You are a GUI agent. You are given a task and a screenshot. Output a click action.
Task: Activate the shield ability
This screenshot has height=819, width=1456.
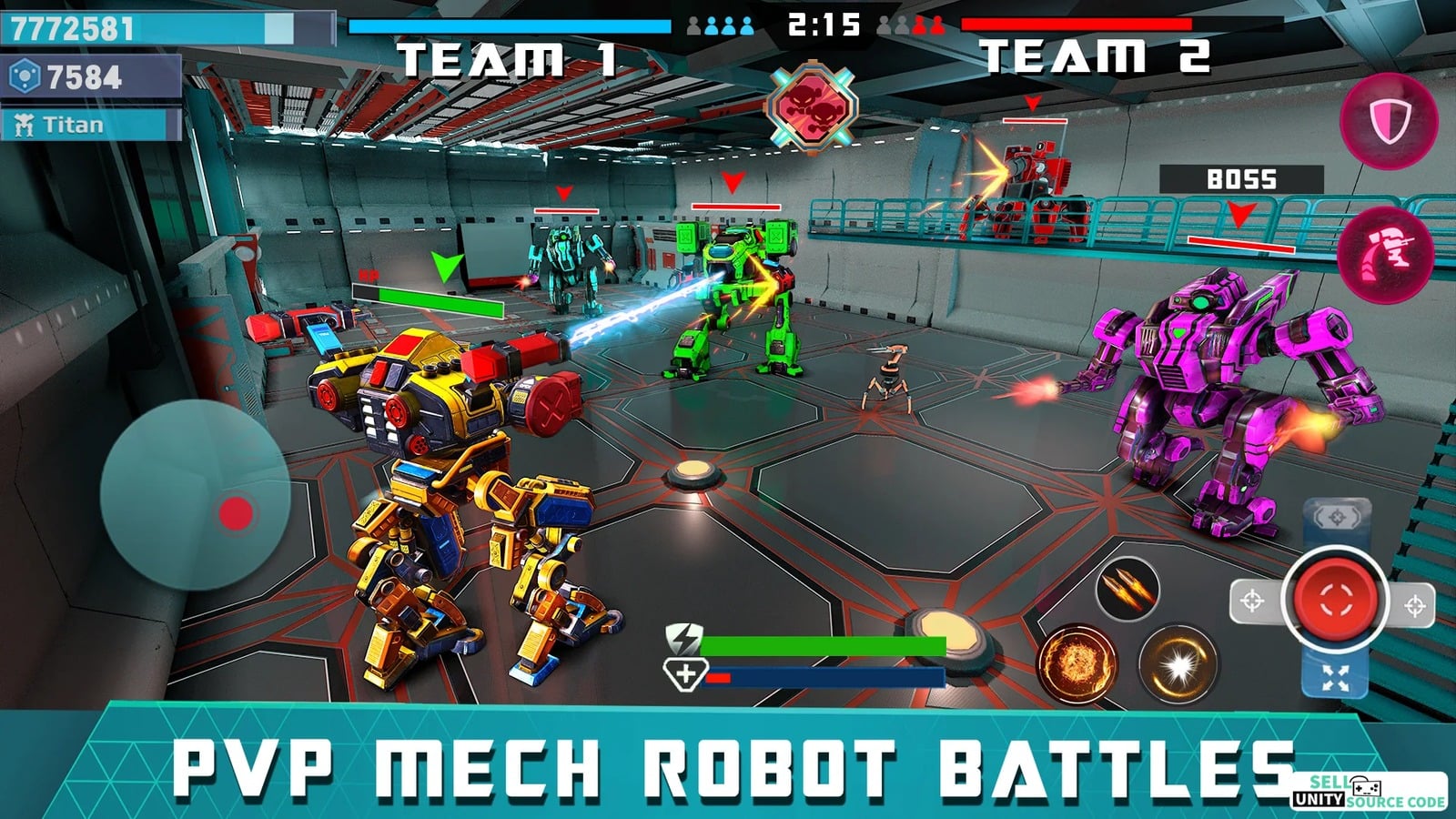coord(1389,121)
